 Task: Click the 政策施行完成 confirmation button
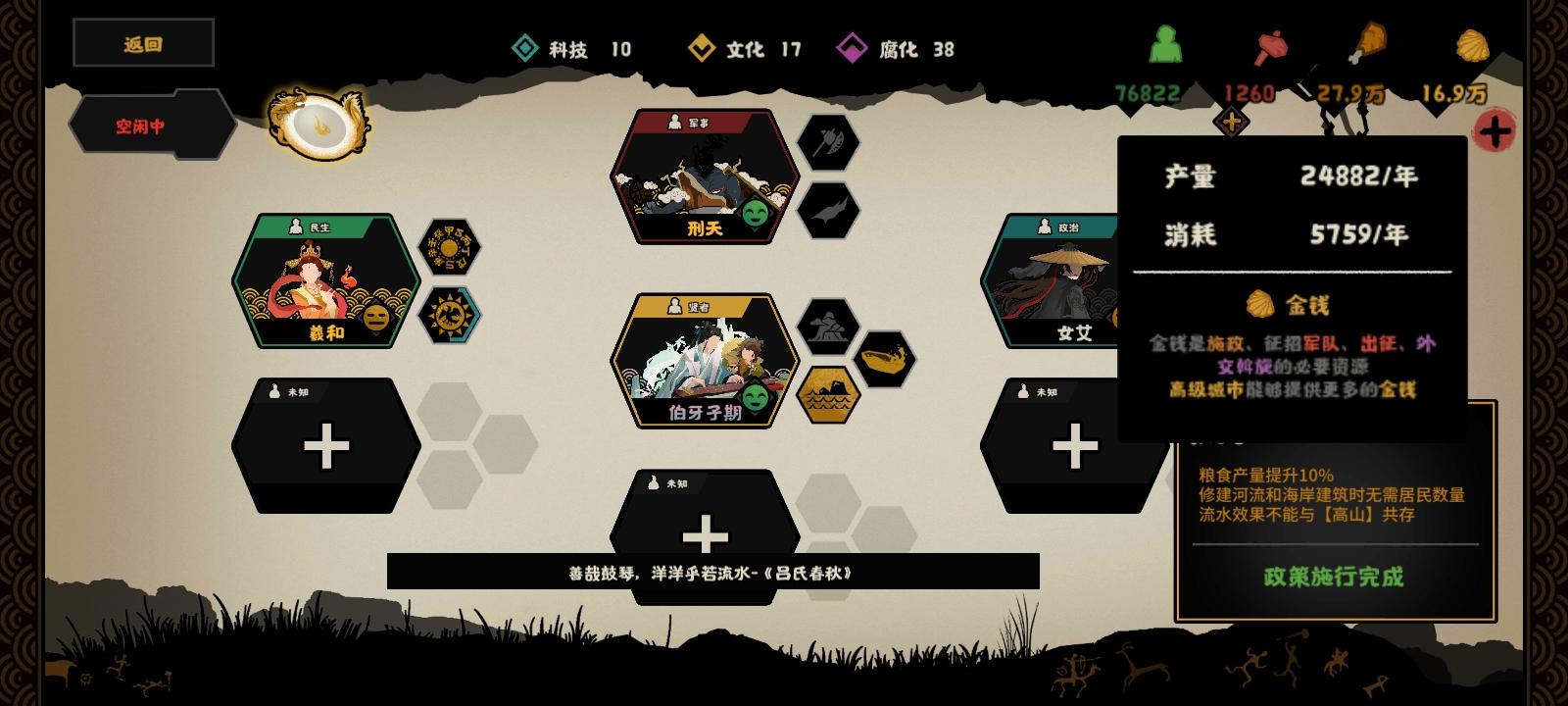tap(1336, 578)
